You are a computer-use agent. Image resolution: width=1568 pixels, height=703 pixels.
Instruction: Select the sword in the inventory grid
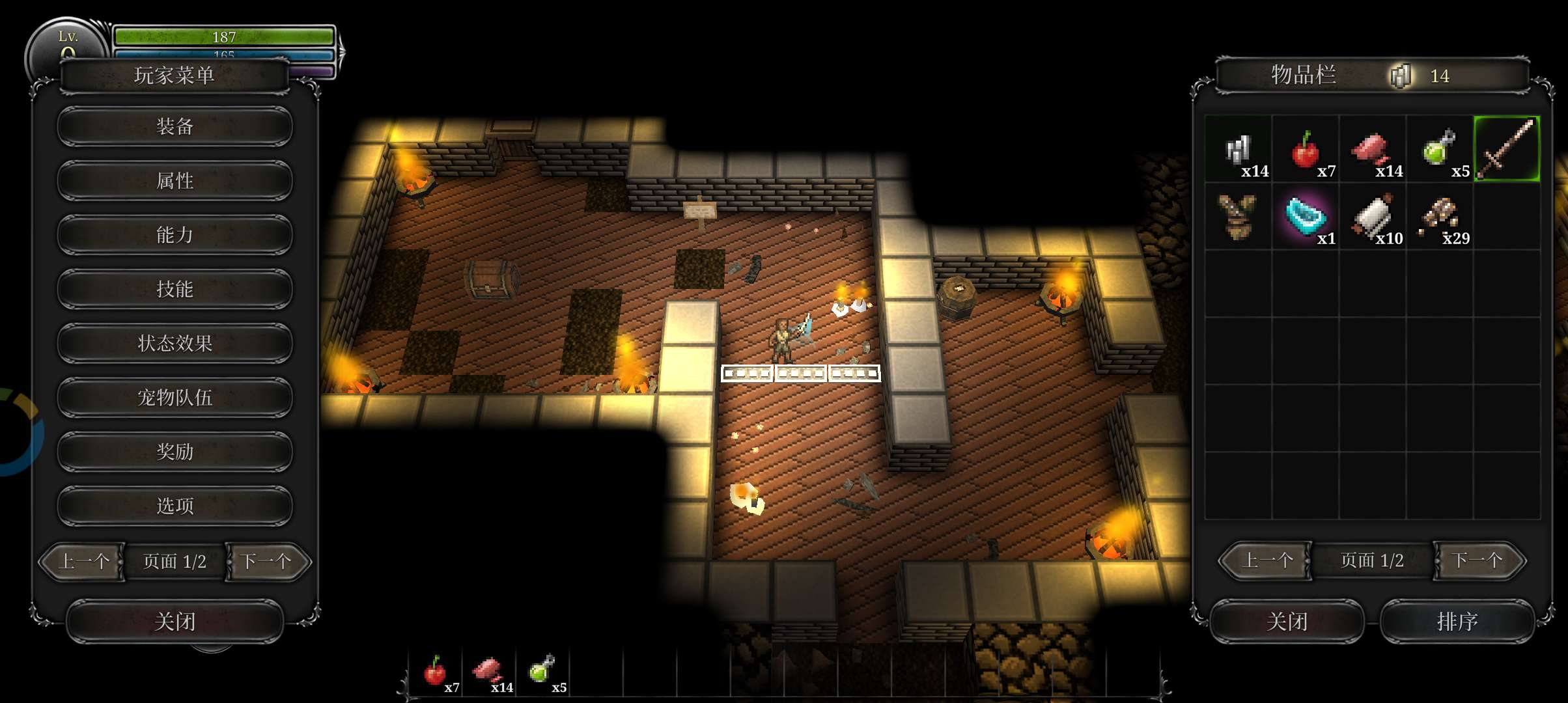coord(1507,149)
